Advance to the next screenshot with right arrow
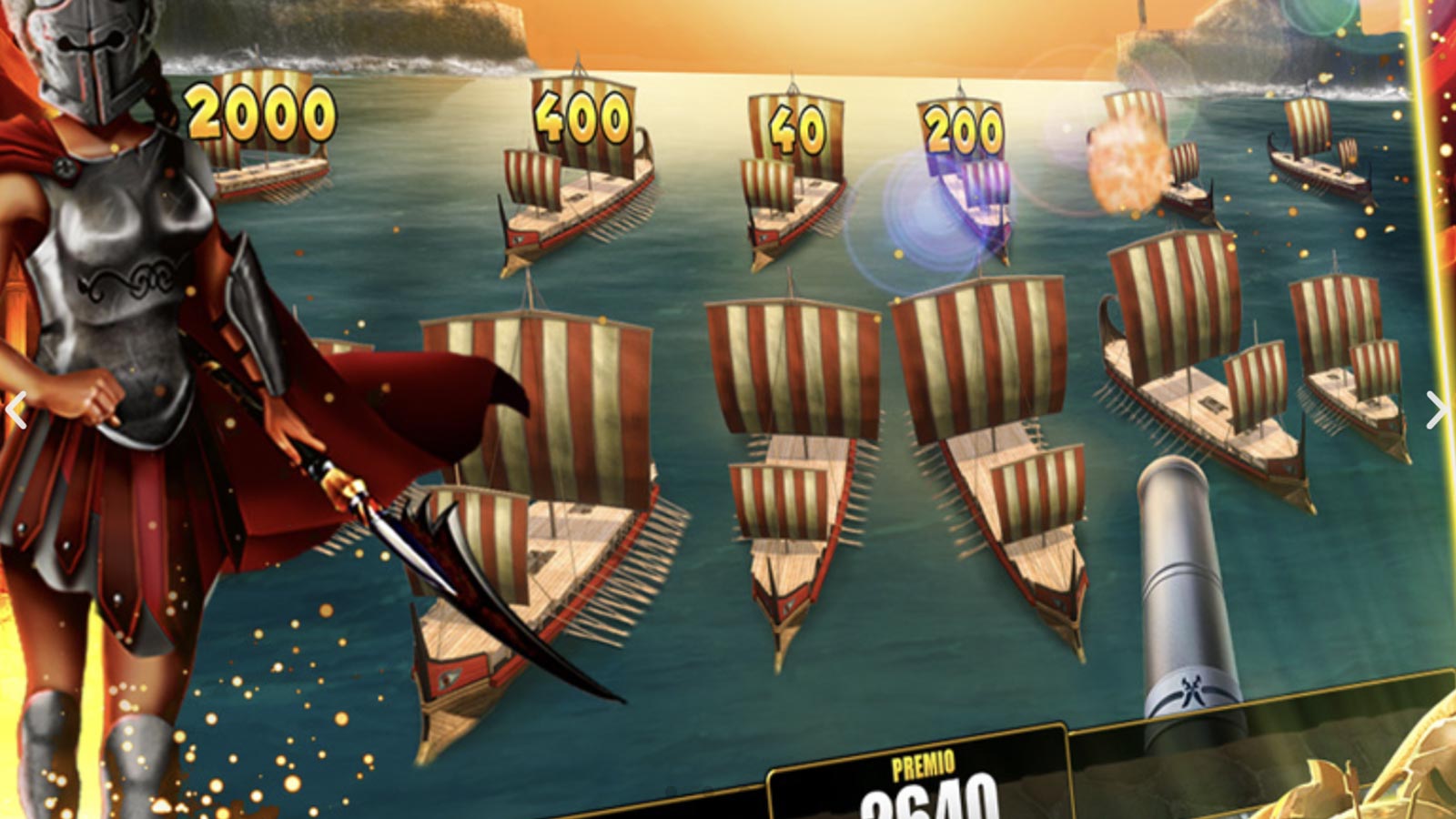 tap(1437, 409)
